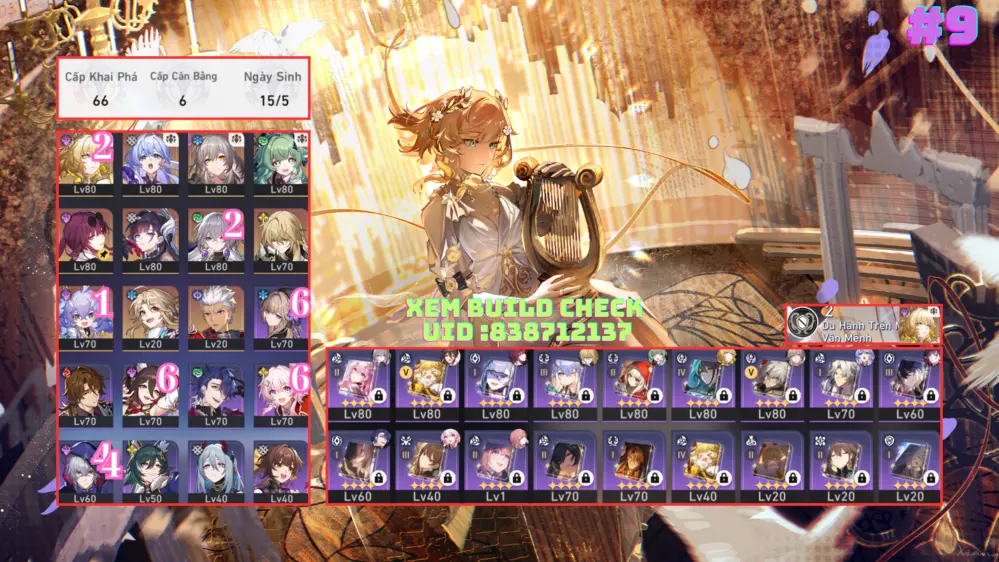
Task: Pick the green-haired Lv50 character
Action: pos(150,467)
